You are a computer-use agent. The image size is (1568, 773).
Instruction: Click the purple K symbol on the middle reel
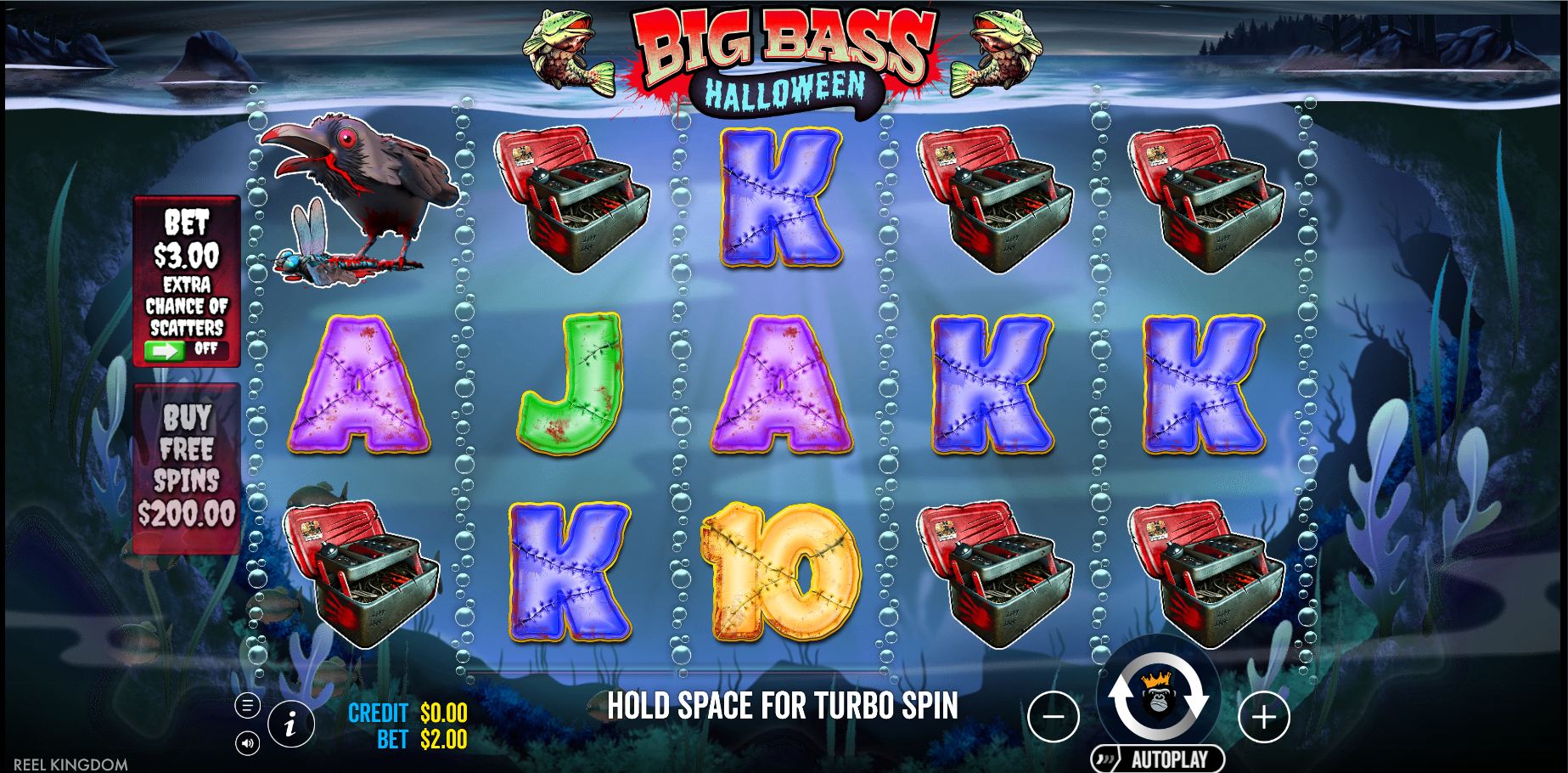point(779,195)
